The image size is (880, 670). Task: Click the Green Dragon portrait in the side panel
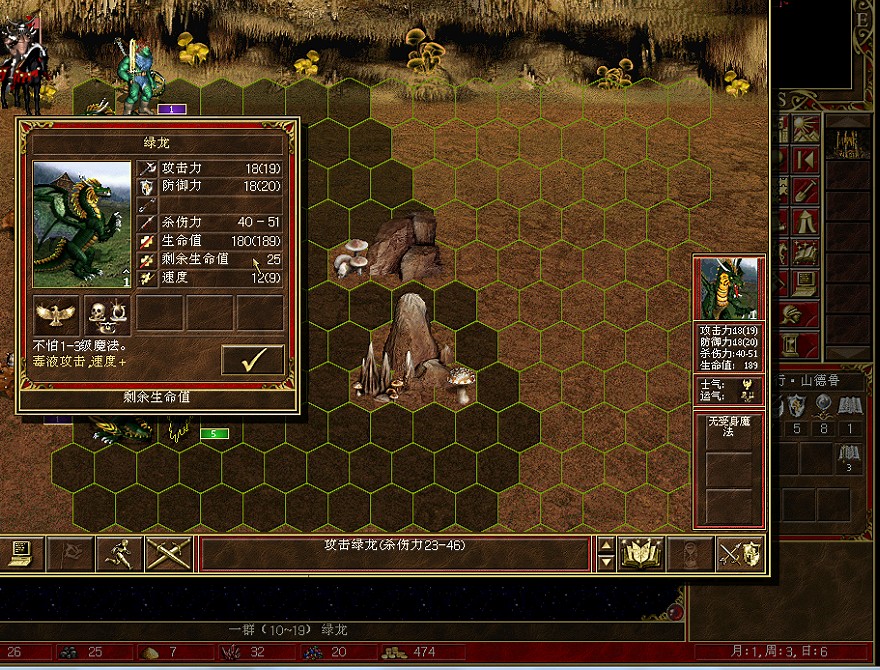(728, 288)
